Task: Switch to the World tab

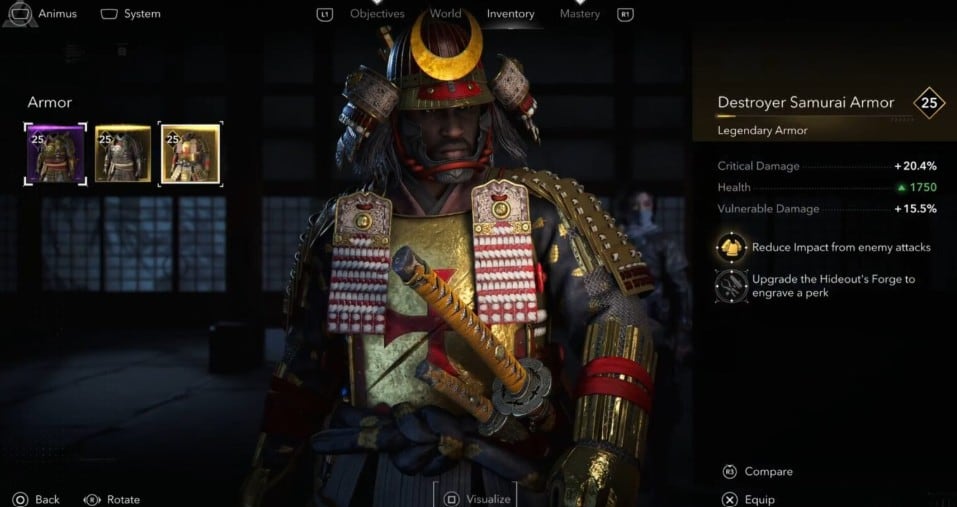Action: pos(445,14)
